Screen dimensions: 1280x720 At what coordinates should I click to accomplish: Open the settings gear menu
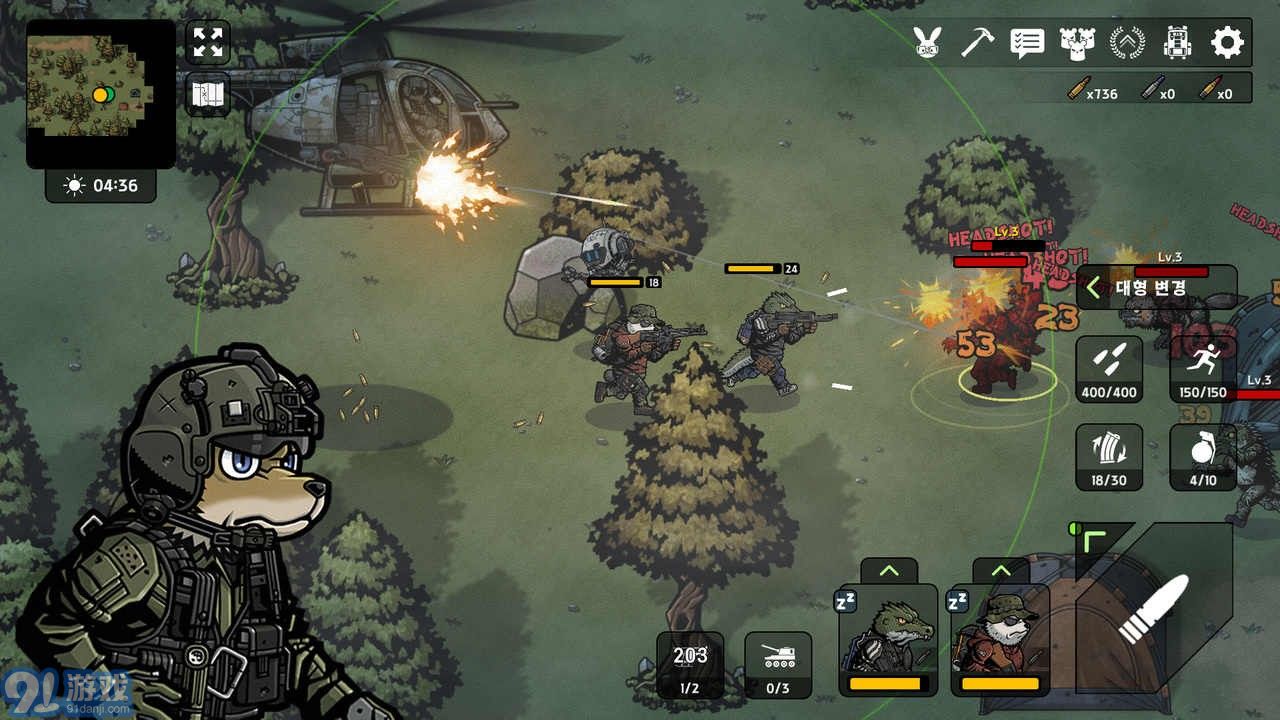(1227, 42)
